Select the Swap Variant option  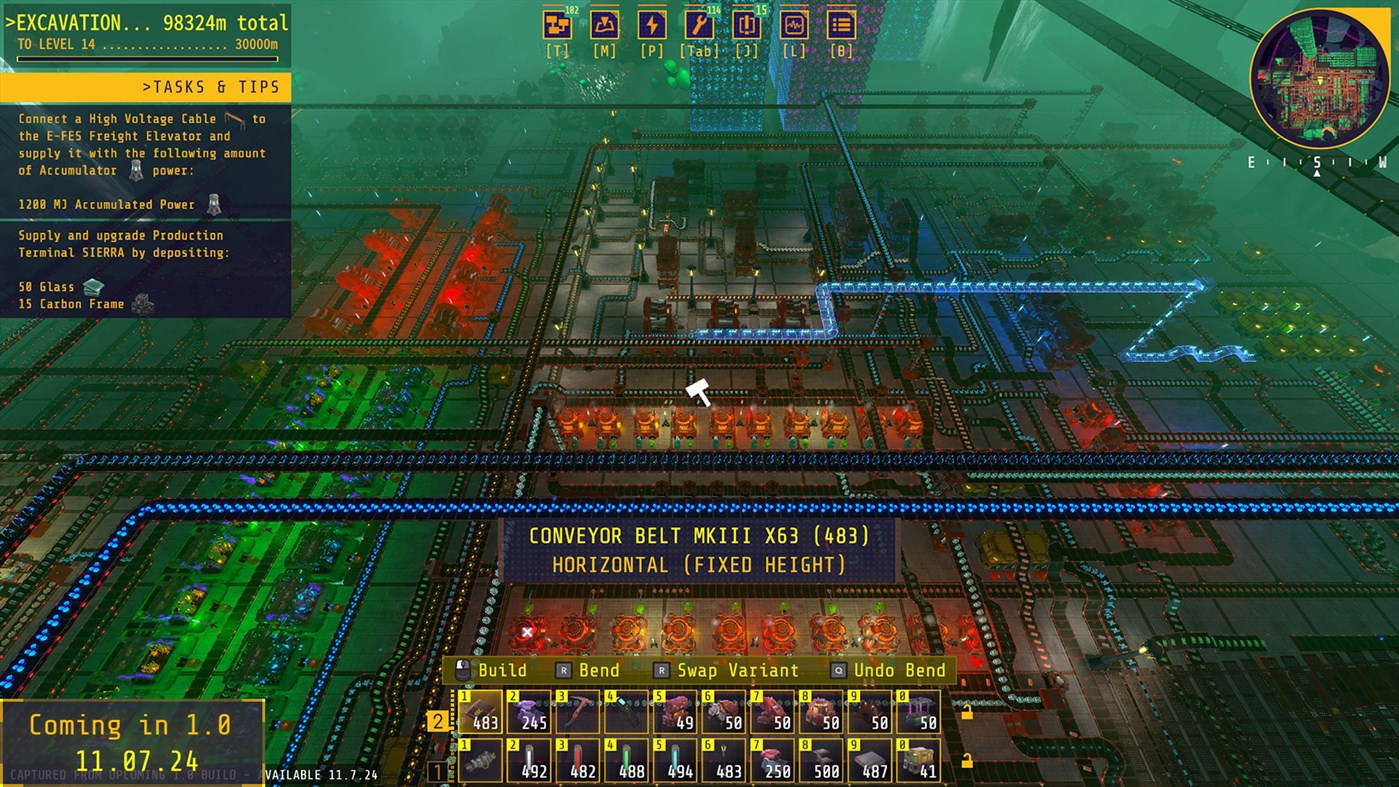point(737,670)
